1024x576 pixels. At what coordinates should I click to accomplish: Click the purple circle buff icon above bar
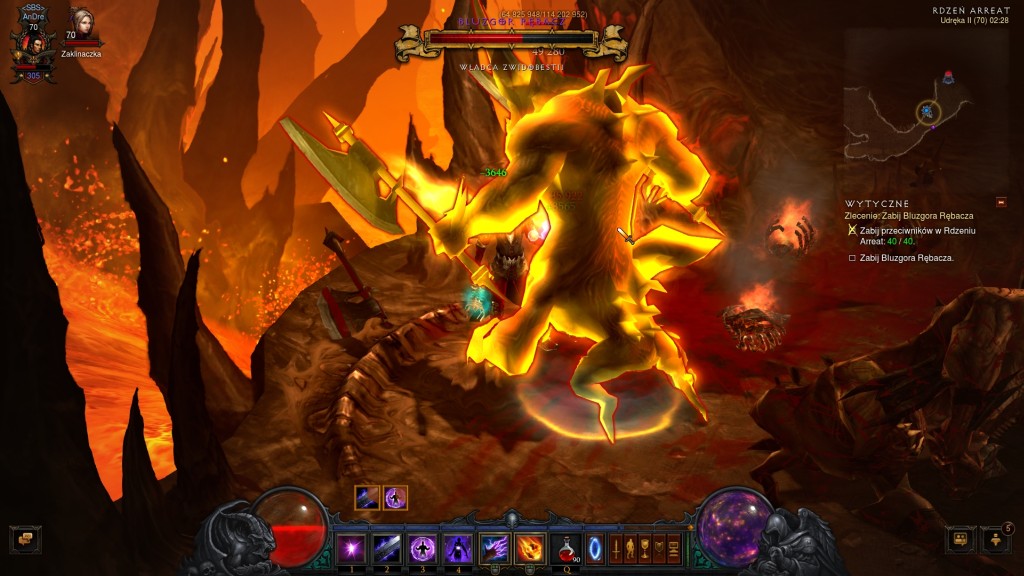[396, 497]
